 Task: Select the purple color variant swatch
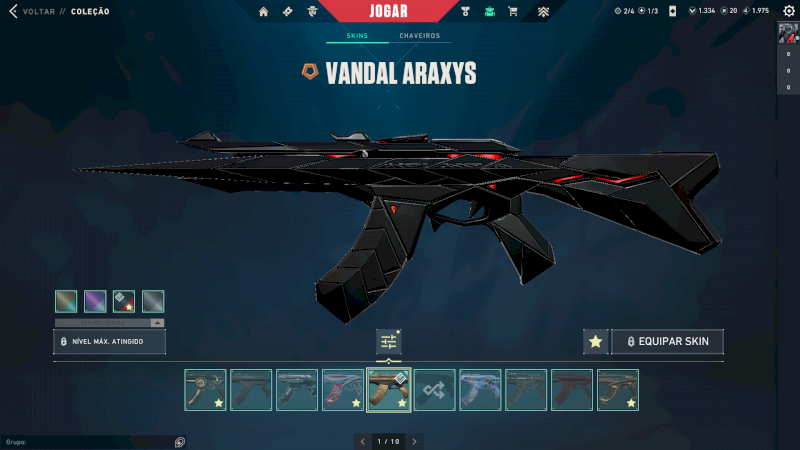[95, 301]
